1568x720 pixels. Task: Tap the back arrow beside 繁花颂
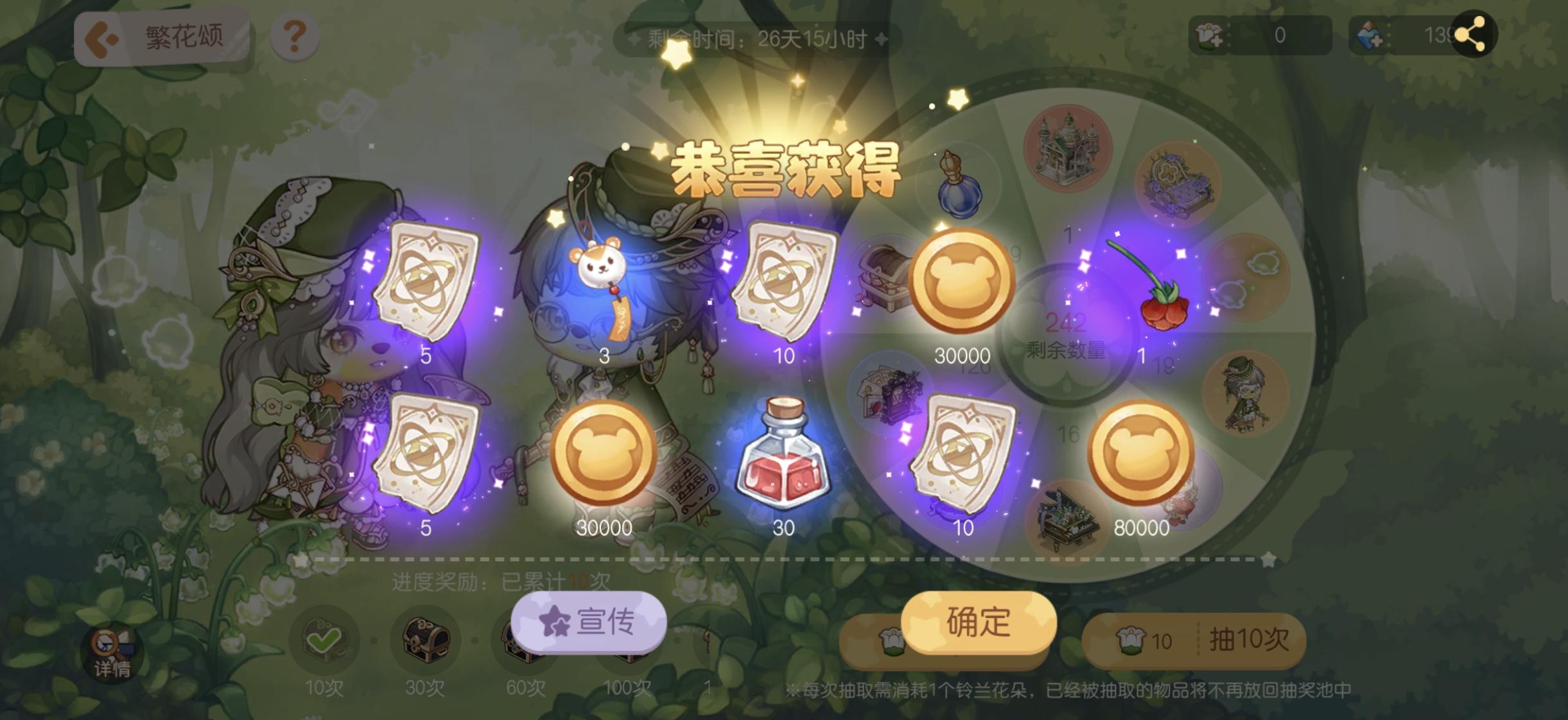point(100,36)
